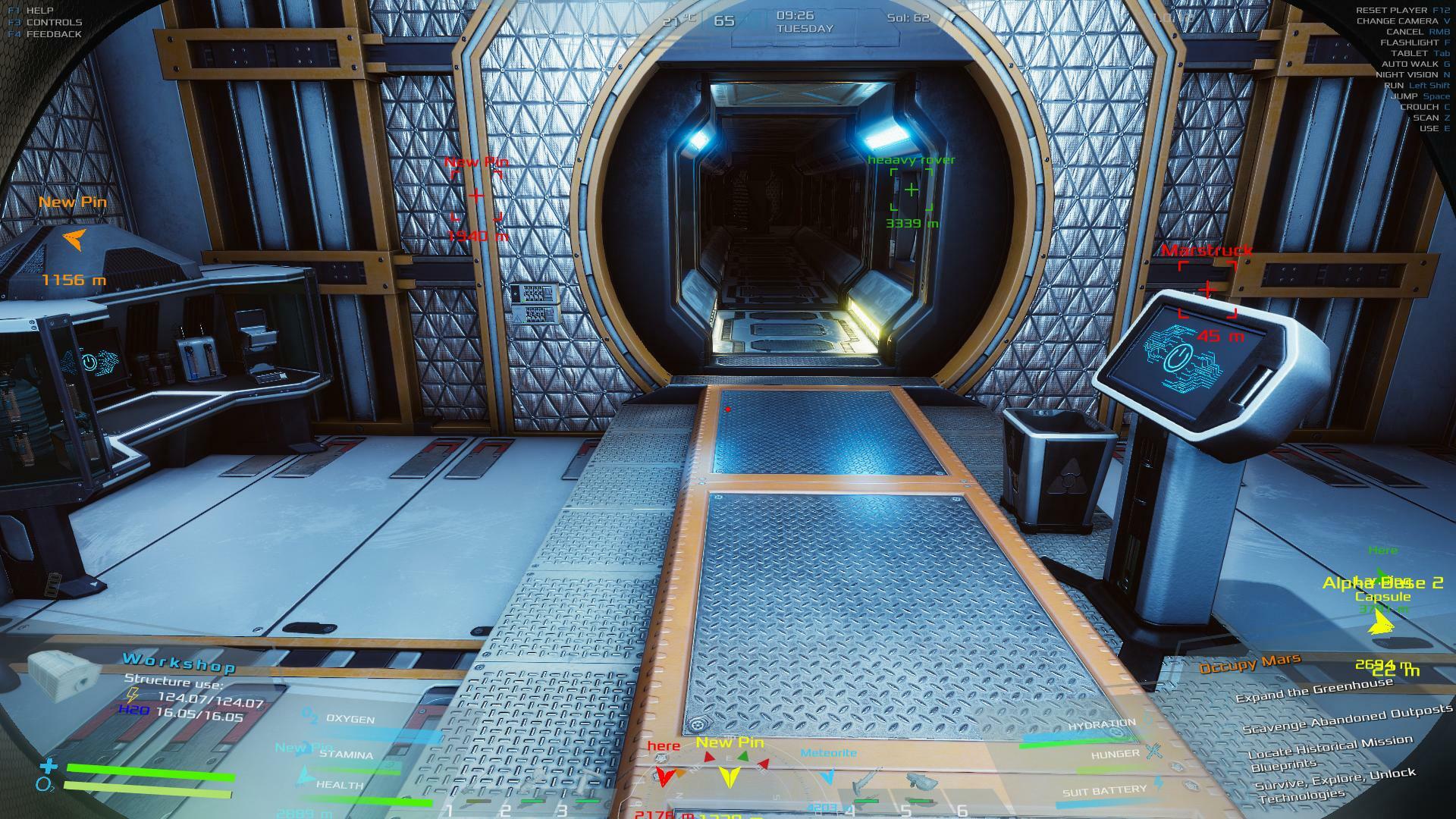Open the Locate Historical Mission Blueprints objective

[x=1331, y=754]
